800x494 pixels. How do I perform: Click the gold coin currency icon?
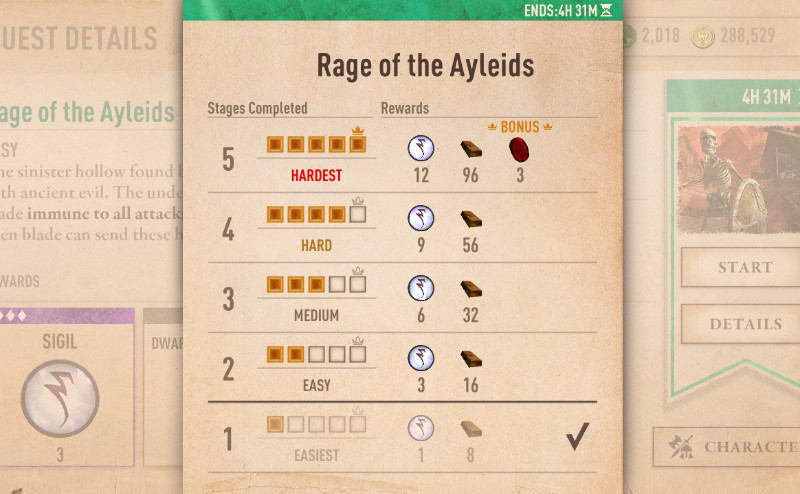(703, 37)
